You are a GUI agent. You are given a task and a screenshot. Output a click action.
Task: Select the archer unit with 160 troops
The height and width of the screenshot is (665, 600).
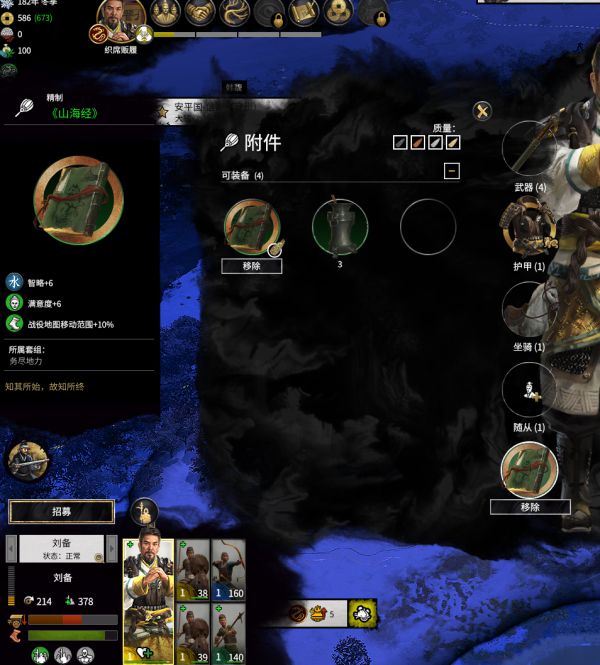(229, 566)
